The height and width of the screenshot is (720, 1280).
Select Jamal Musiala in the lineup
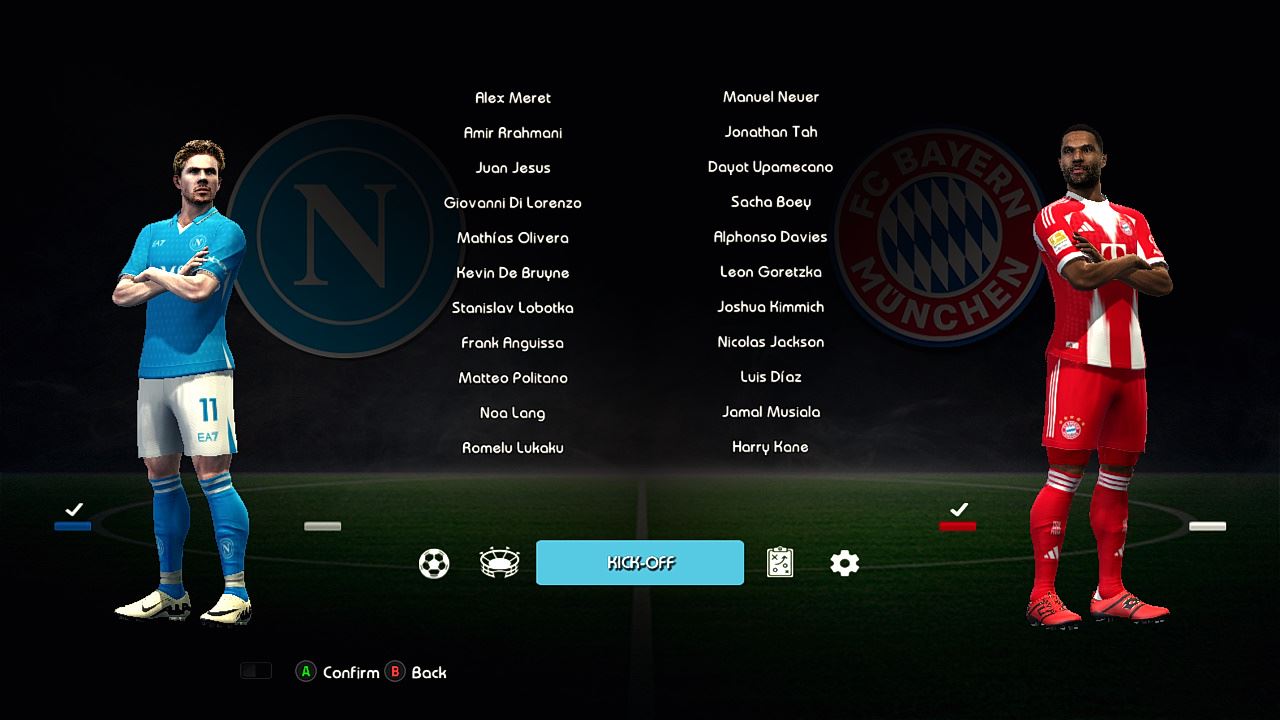point(770,412)
